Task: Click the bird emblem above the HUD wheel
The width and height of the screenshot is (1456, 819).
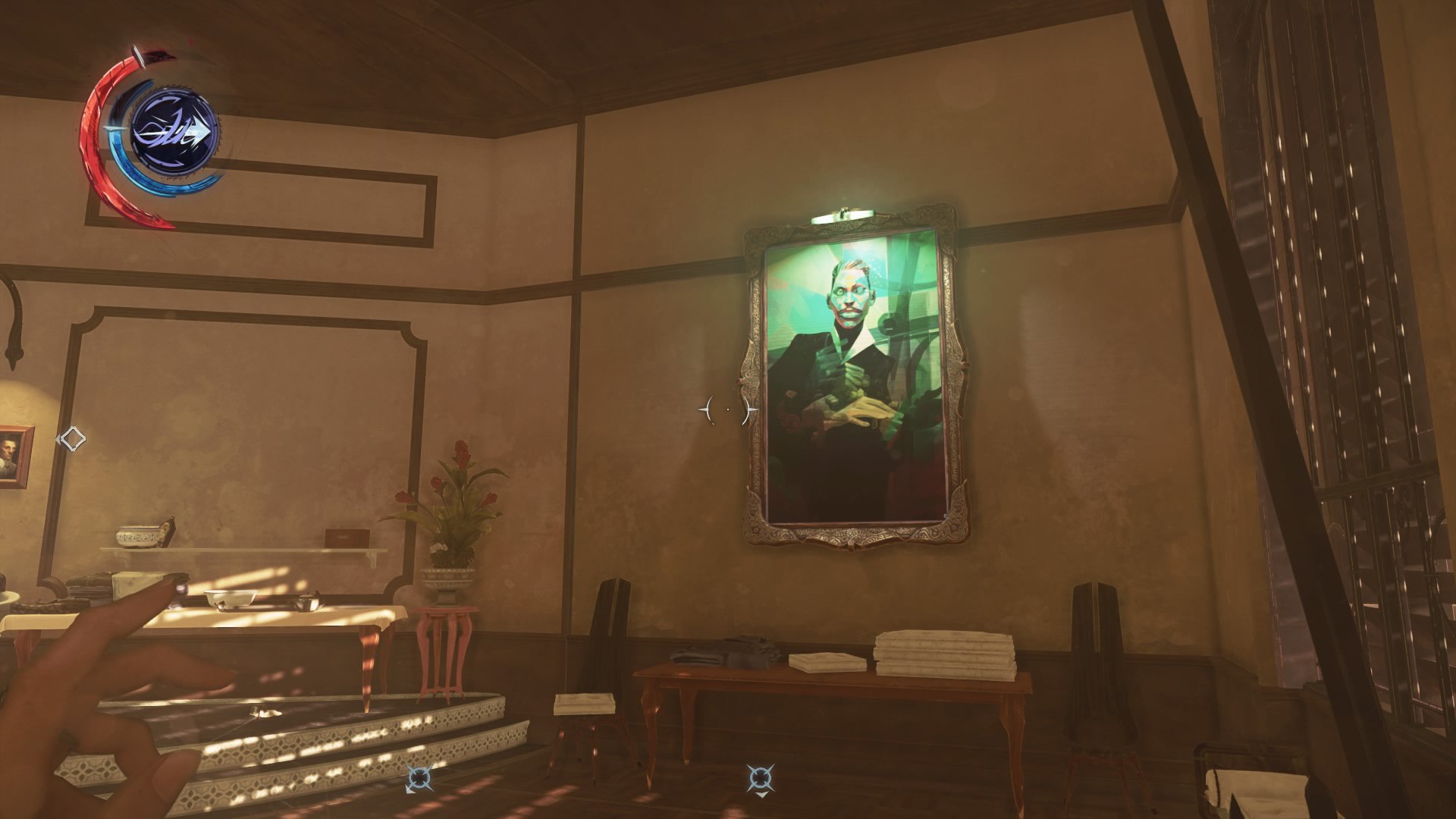Action: tap(155, 57)
